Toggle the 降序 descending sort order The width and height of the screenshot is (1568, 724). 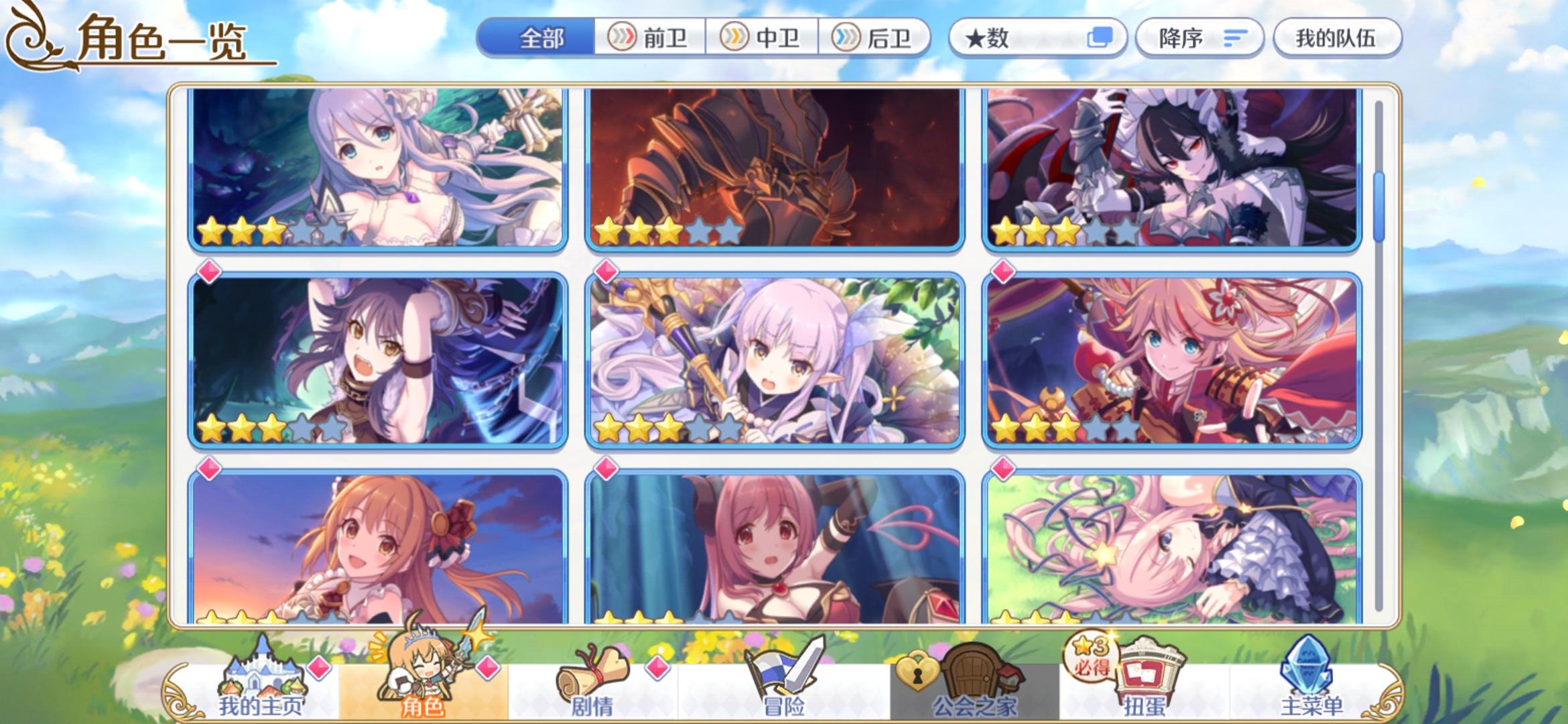point(1199,38)
